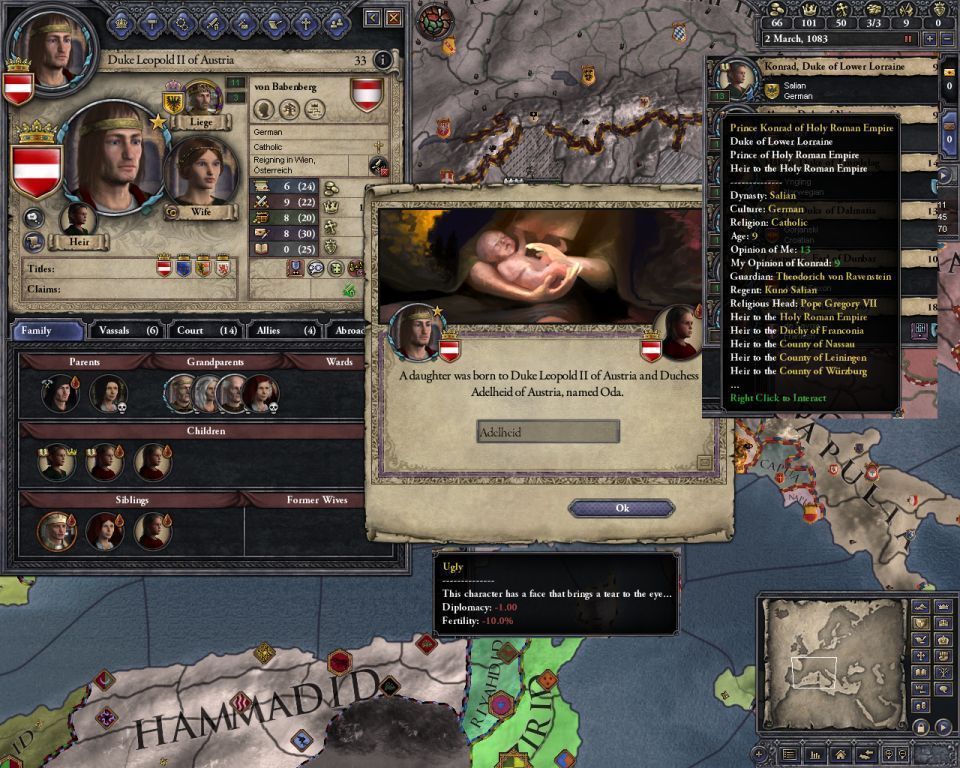Select the daughter's name input field
This screenshot has width=960, height=768.
(548, 432)
